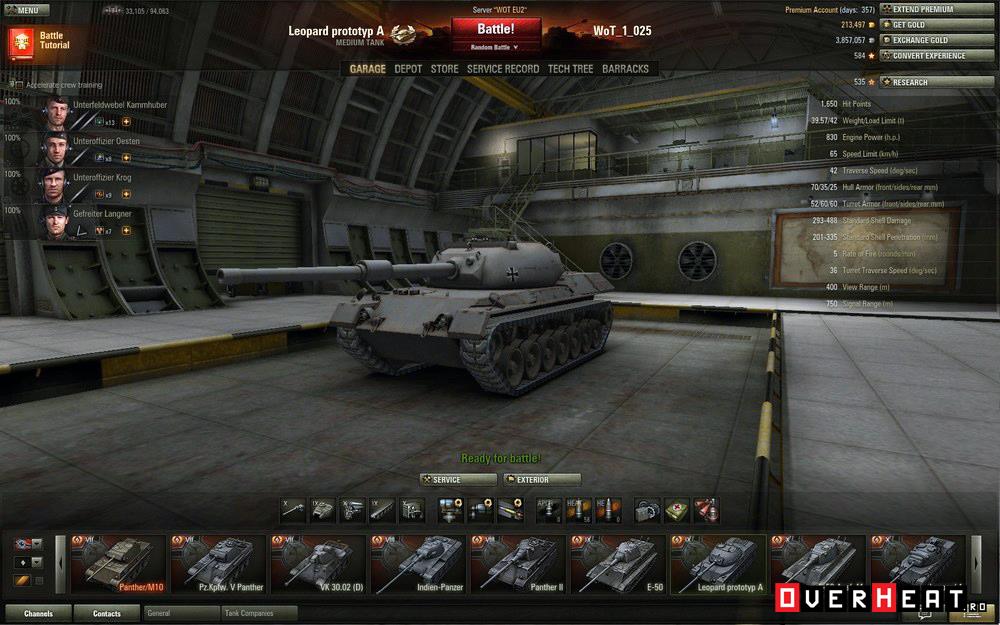Open the Service button below the tank
Viewport: 1000px width, 625px height.
[x=458, y=480]
